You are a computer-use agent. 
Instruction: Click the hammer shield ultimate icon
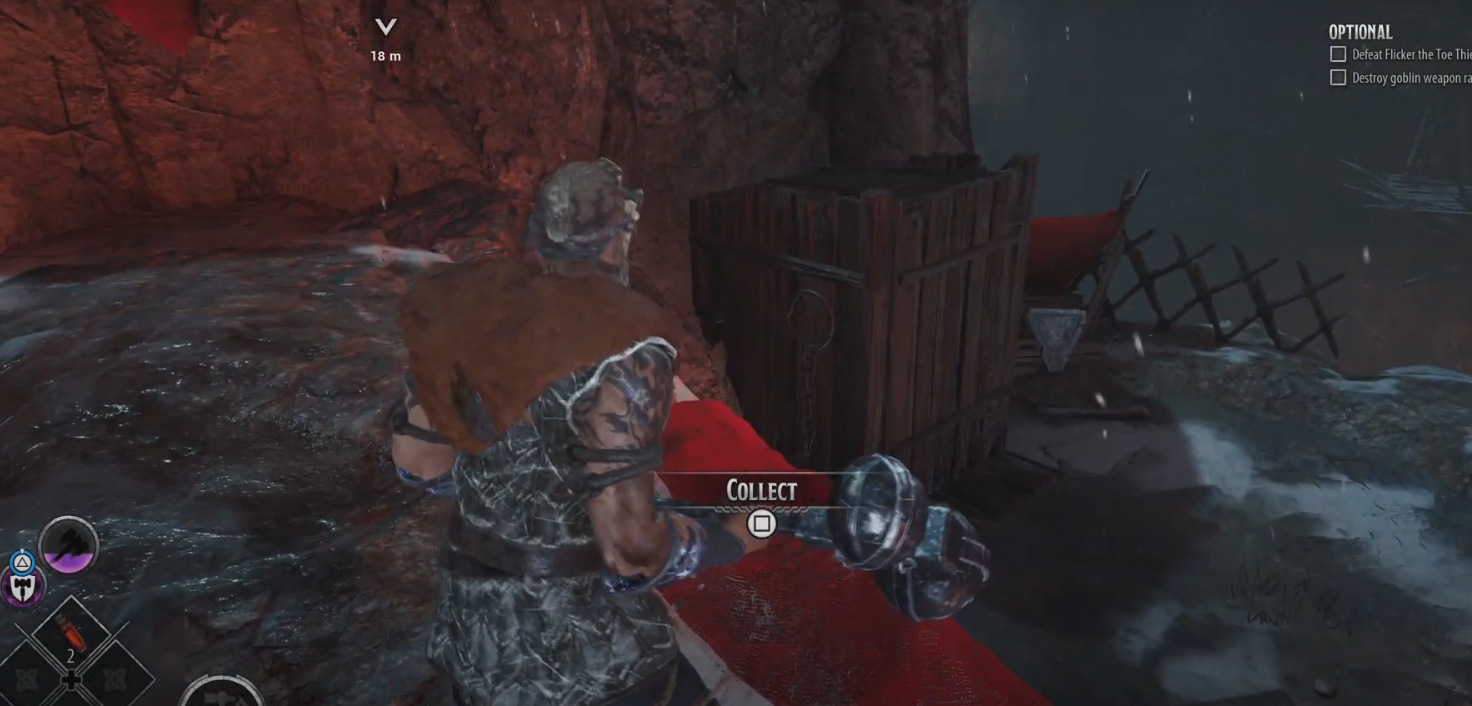[x=21, y=587]
